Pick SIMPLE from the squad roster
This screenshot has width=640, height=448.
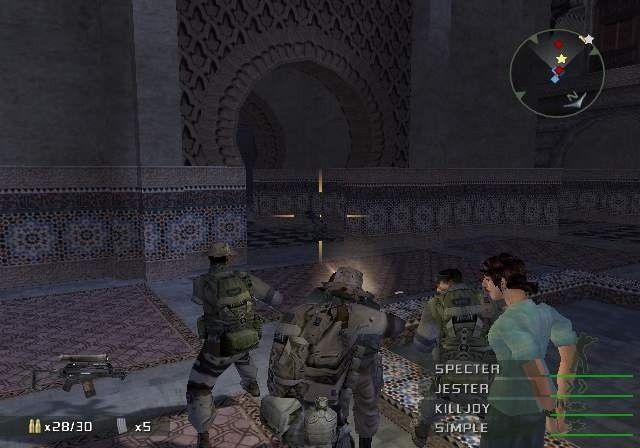pos(461,427)
